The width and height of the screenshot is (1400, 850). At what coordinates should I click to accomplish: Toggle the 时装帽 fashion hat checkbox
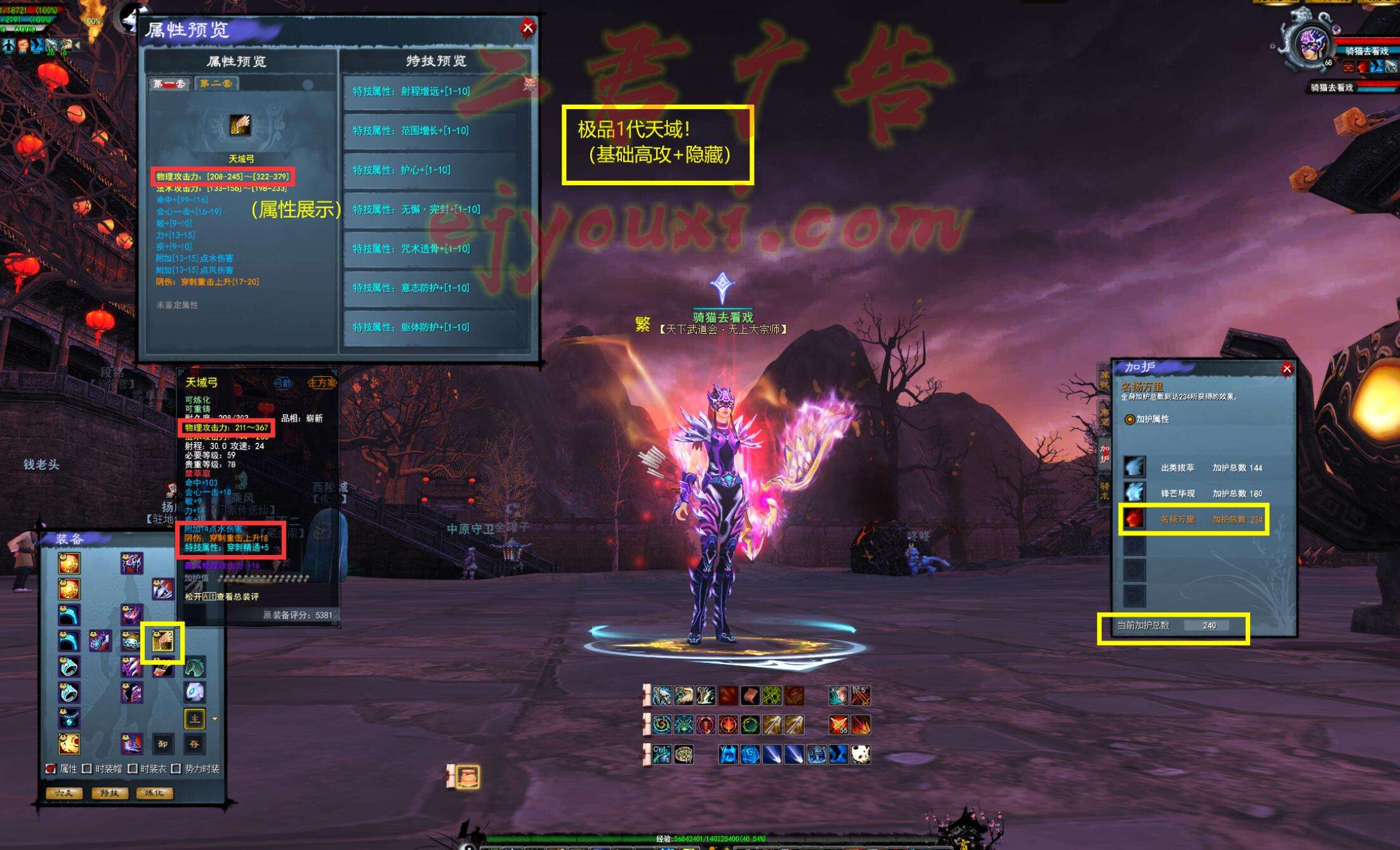coord(88,769)
